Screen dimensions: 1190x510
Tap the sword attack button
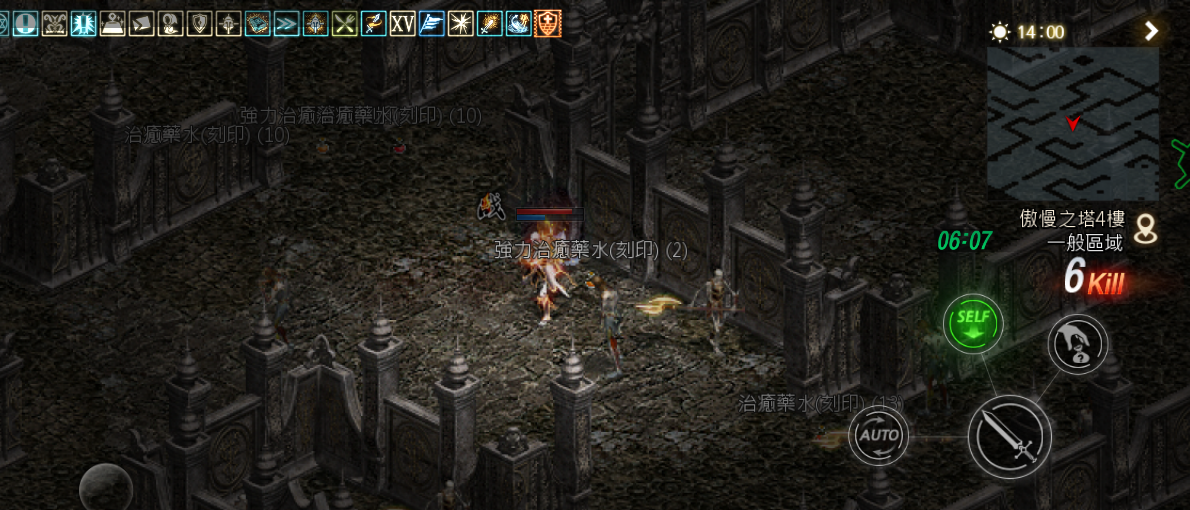(x=1008, y=437)
